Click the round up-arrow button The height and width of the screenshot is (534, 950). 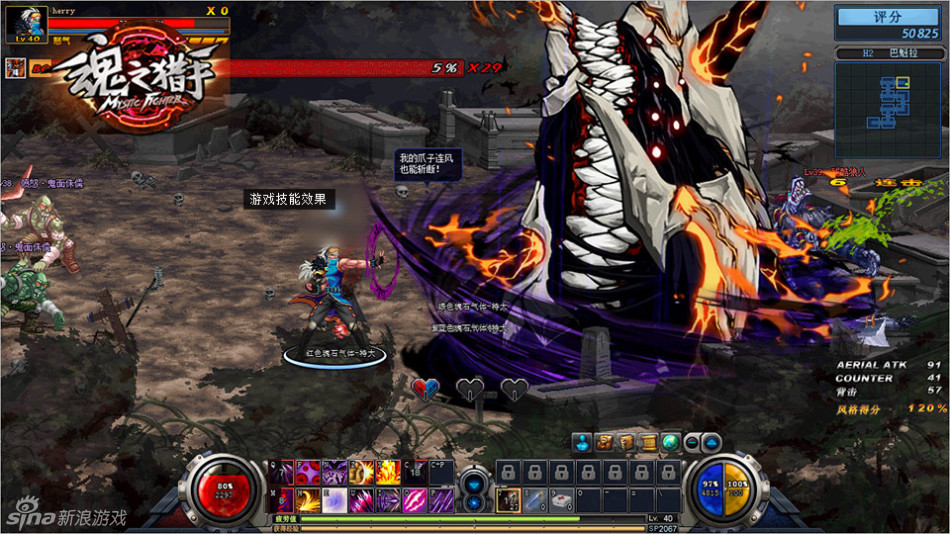pyautogui.click(x=712, y=442)
